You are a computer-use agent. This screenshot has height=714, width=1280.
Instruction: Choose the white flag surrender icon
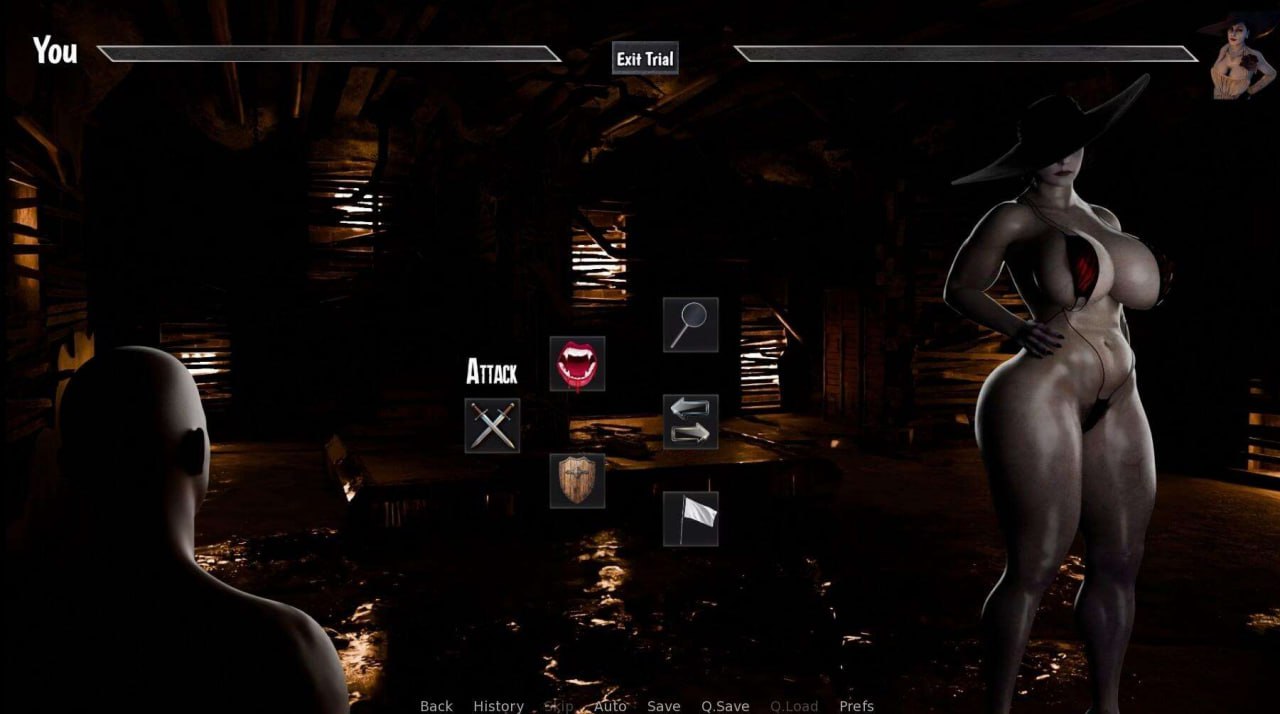[x=690, y=519]
